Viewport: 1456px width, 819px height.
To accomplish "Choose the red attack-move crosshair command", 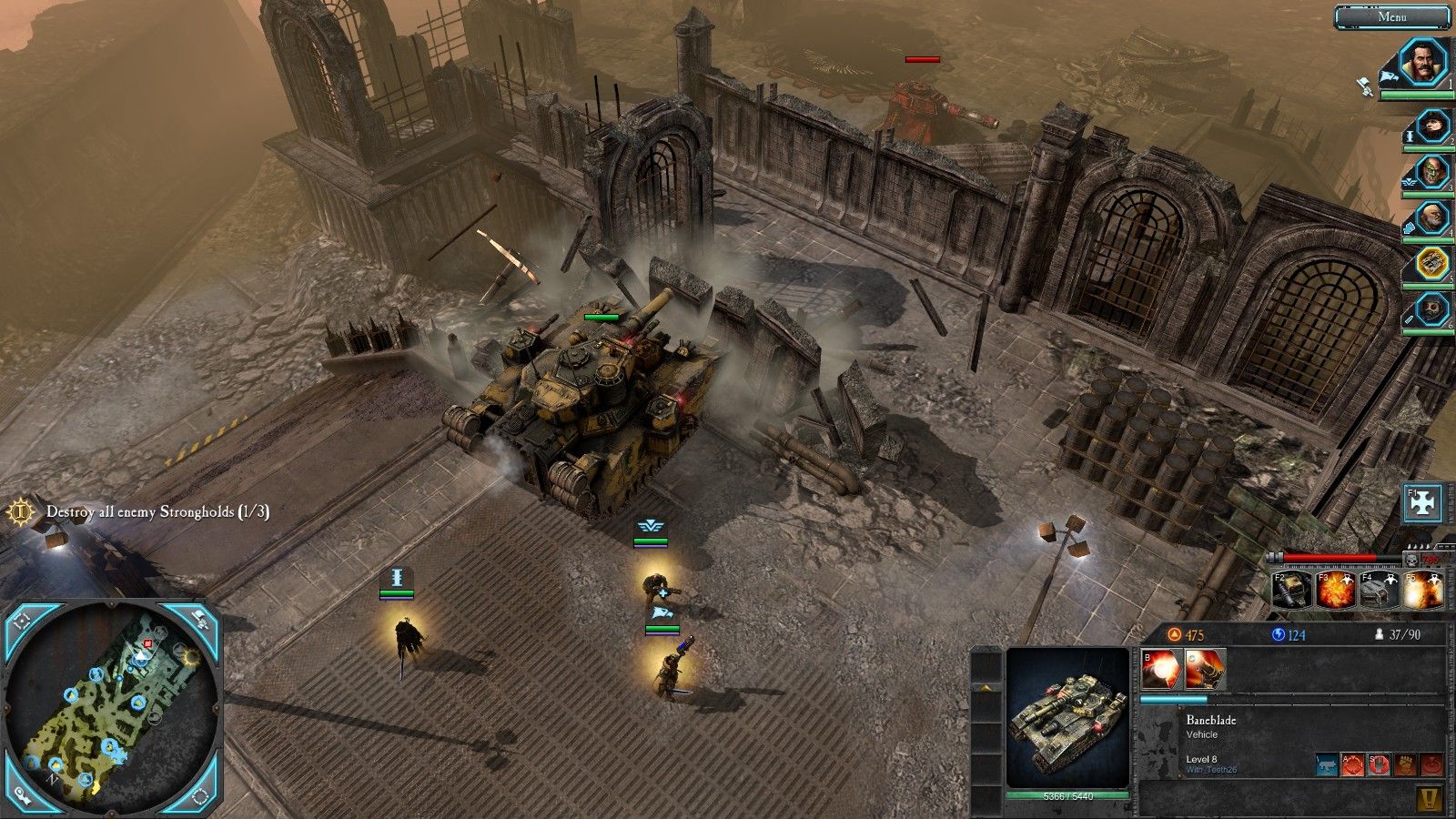I will pyautogui.click(x=1354, y=765).
